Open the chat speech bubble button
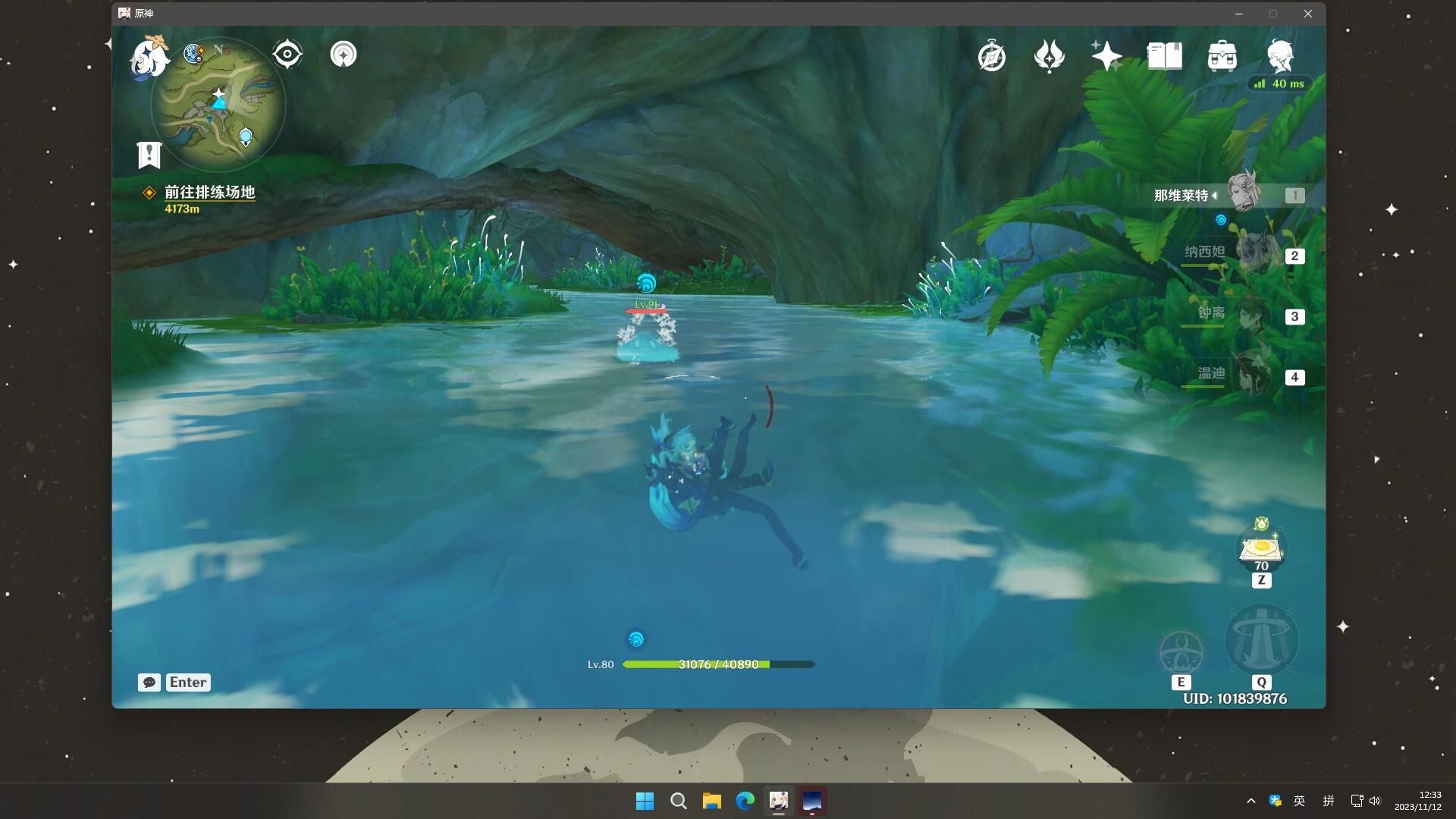 [149, 682]
